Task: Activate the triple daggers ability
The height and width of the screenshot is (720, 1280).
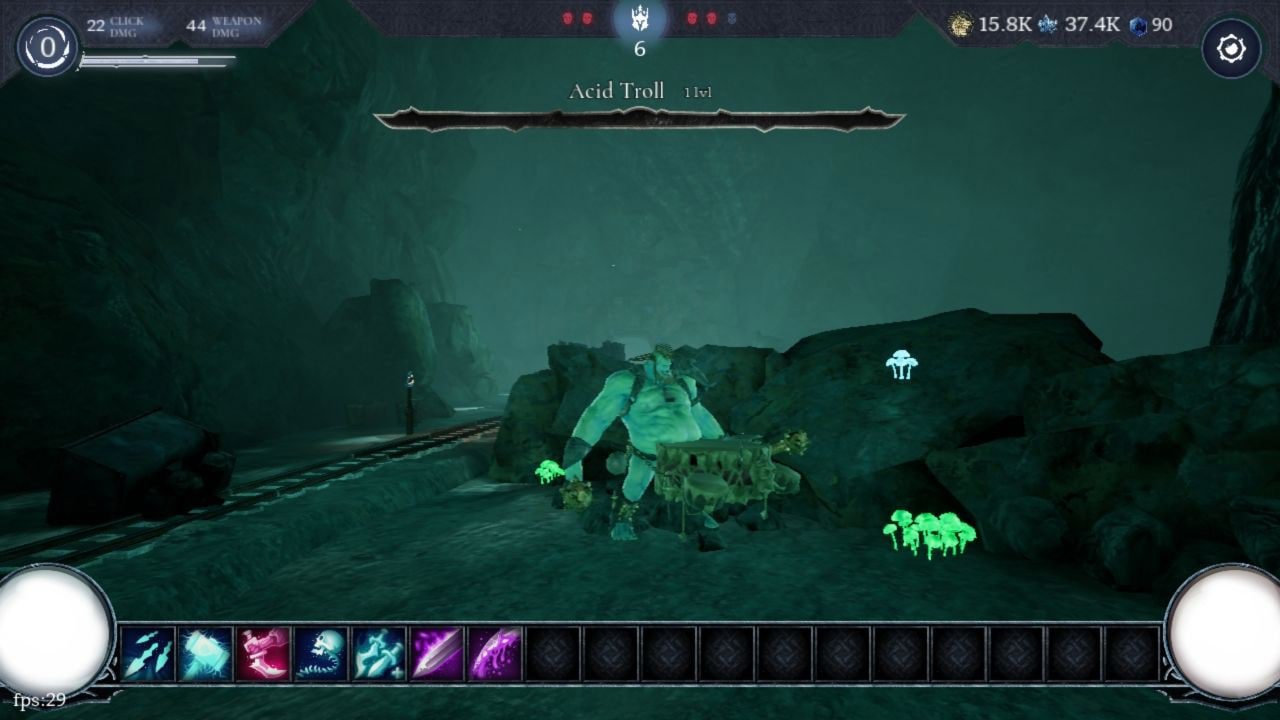Action: point(148,654)
